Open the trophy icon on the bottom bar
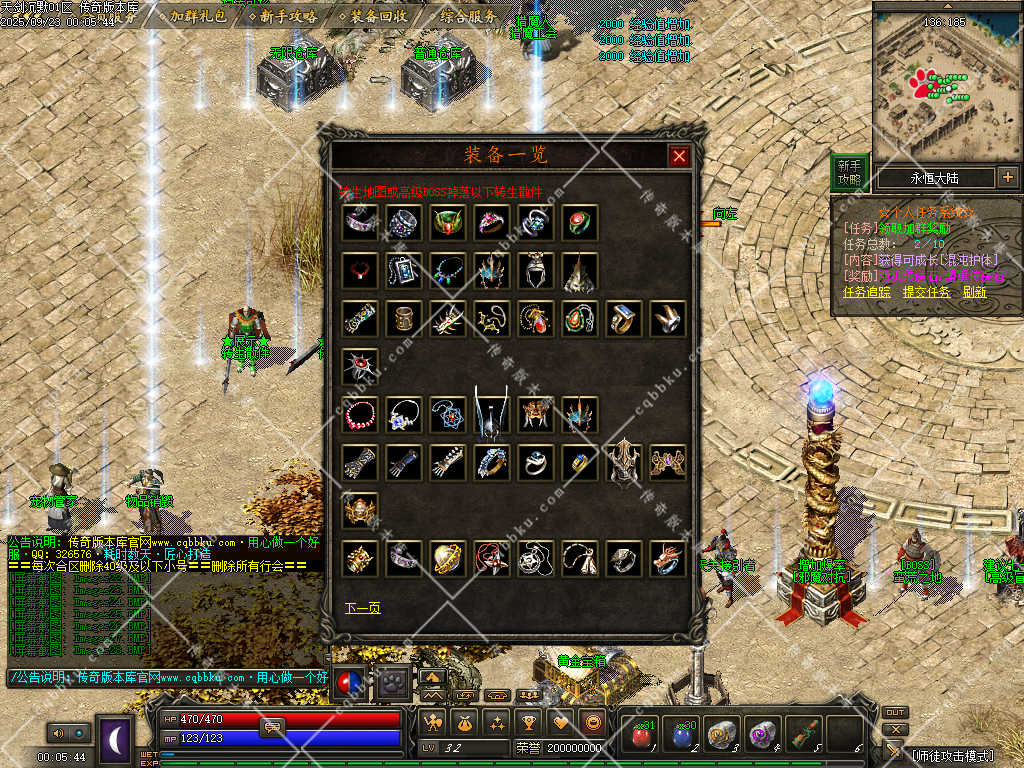 click(529, 721)
